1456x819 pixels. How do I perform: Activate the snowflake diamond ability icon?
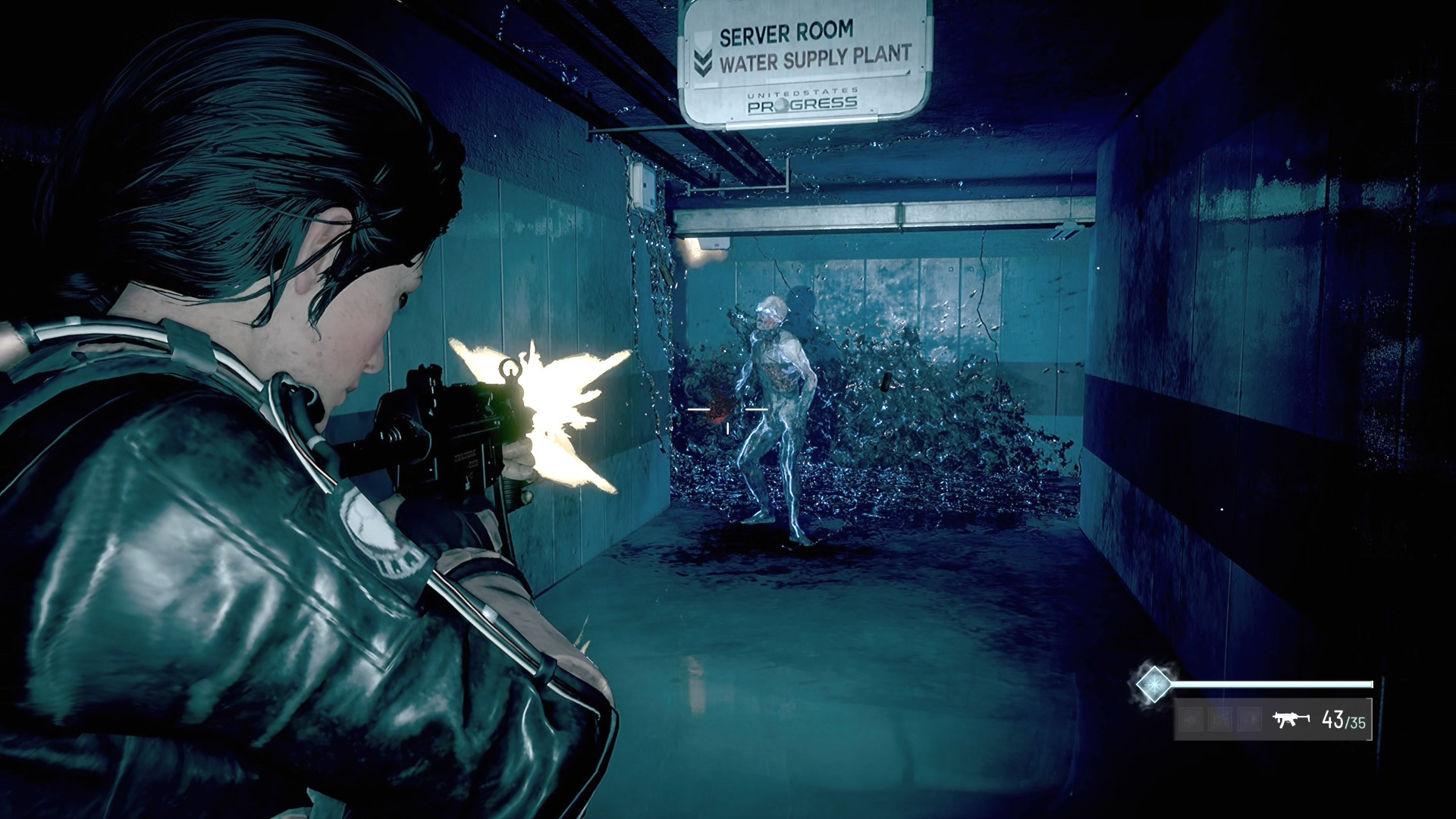1153,684
